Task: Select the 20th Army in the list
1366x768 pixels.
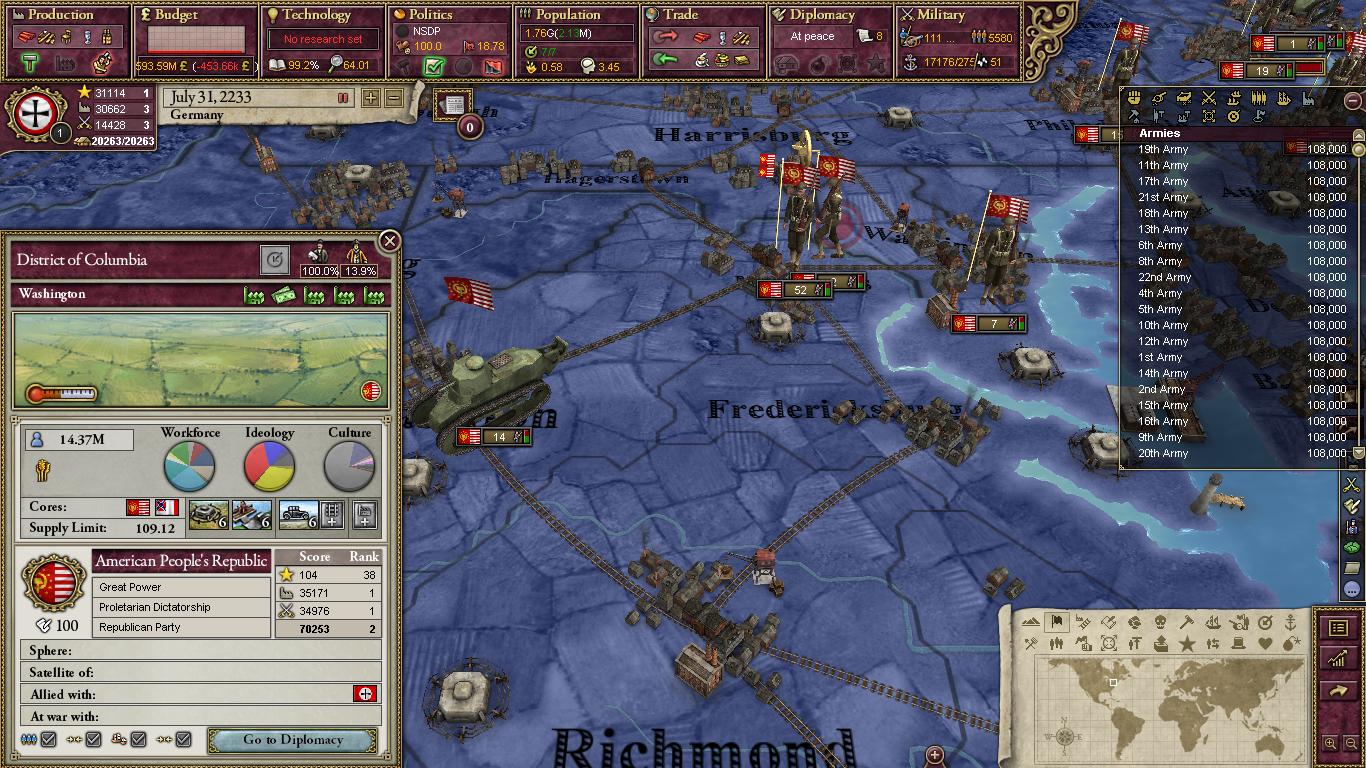Action: [1163, 453]
